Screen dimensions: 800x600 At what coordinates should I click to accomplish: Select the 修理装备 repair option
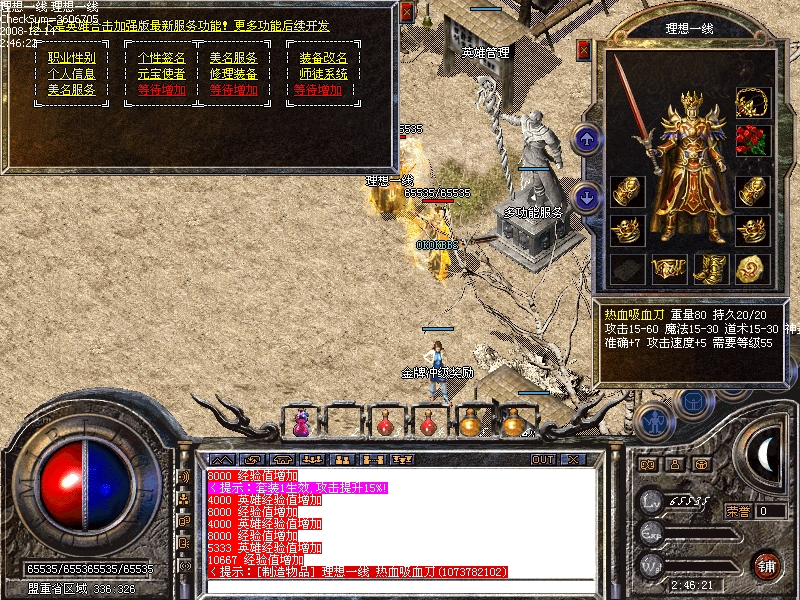[x=233, y=74]
